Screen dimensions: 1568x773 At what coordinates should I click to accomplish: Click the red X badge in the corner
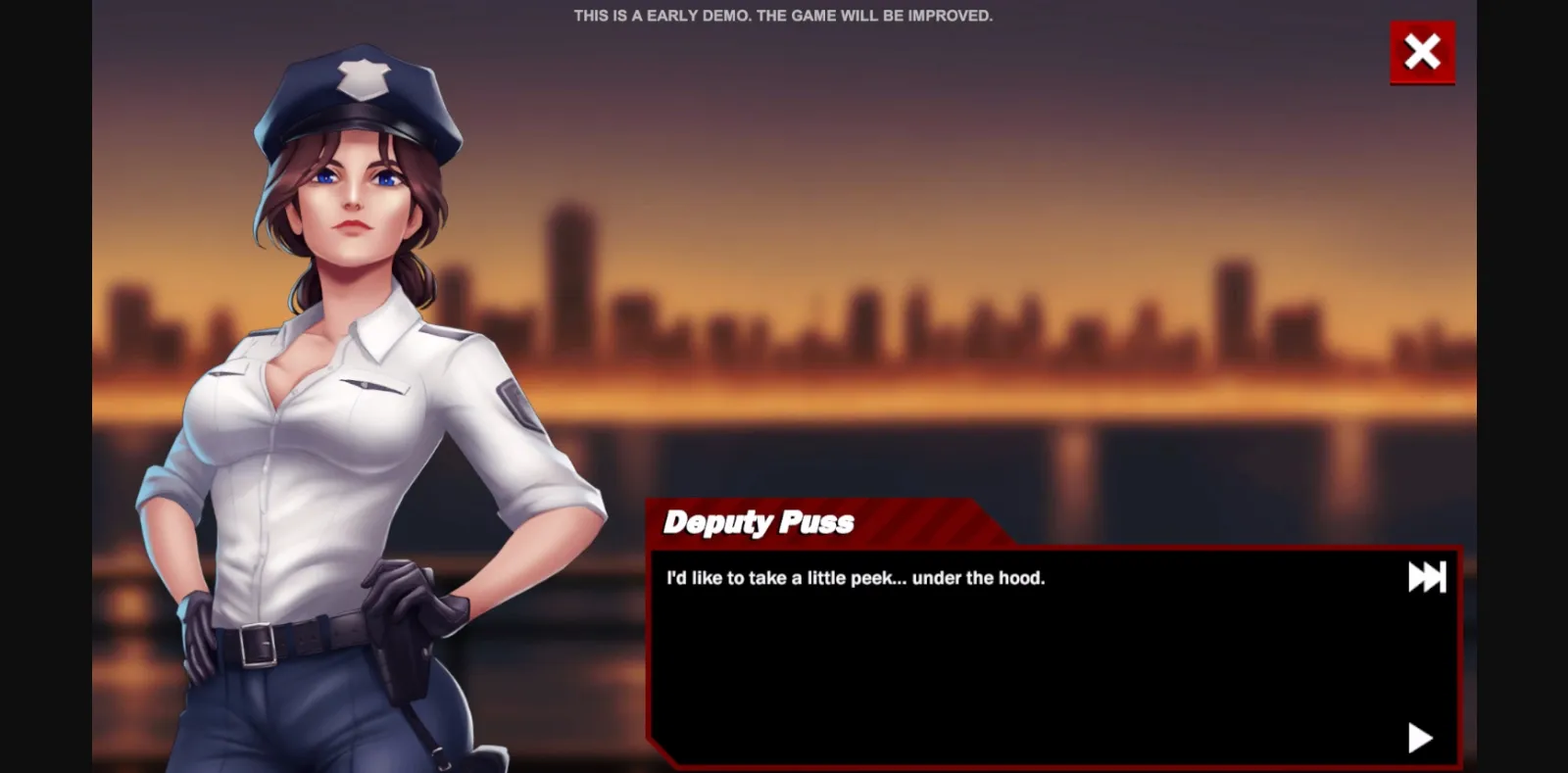coord(1422,52)
